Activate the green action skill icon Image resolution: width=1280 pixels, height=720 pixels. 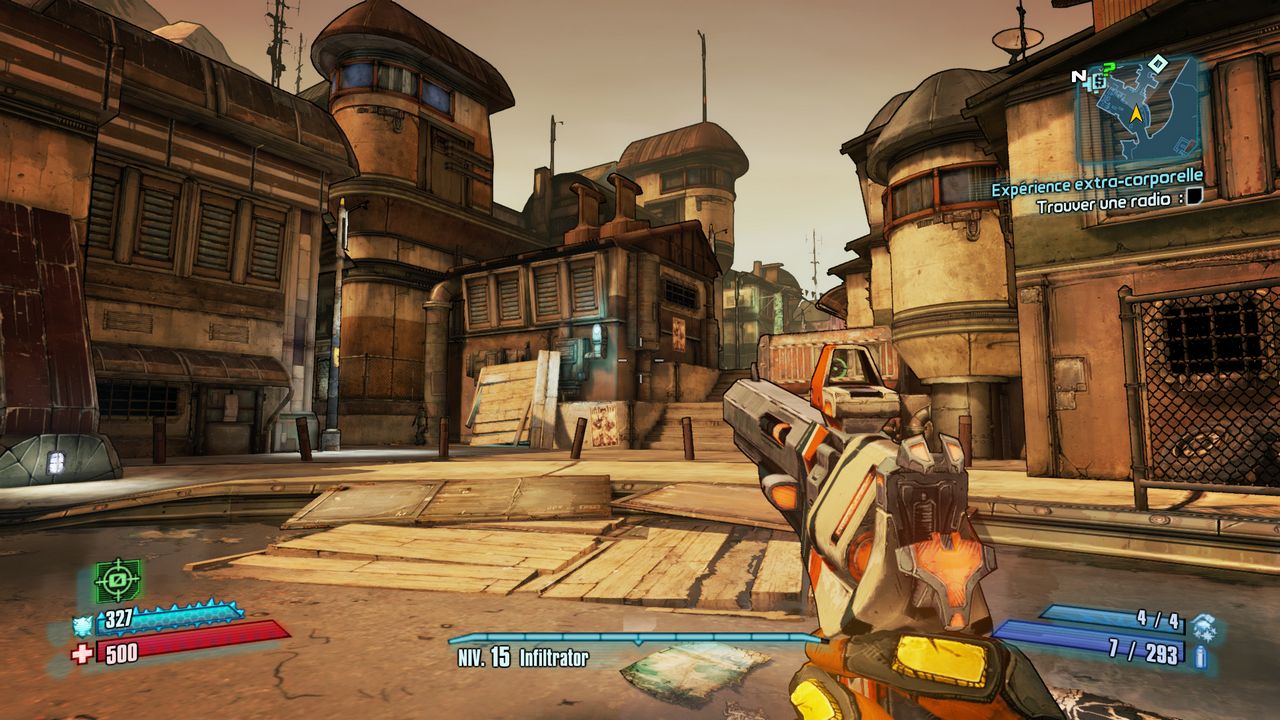[x=117, y=580]
